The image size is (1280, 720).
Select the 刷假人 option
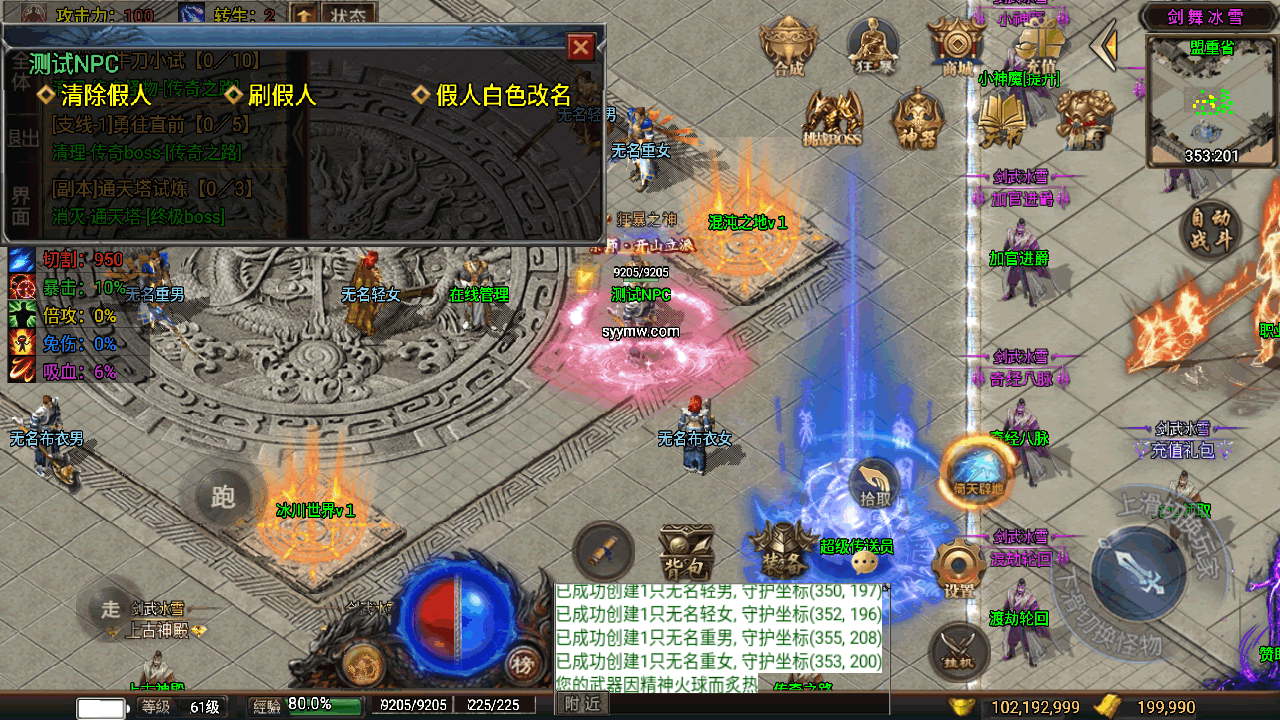[x=270, y=95]
